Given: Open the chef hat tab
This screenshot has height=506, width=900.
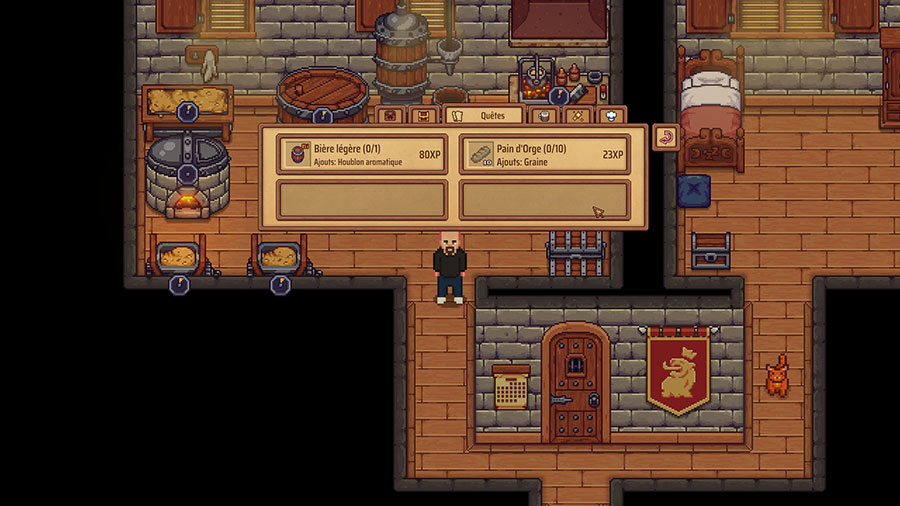Looking at the screenshot, I should [610, 116].
